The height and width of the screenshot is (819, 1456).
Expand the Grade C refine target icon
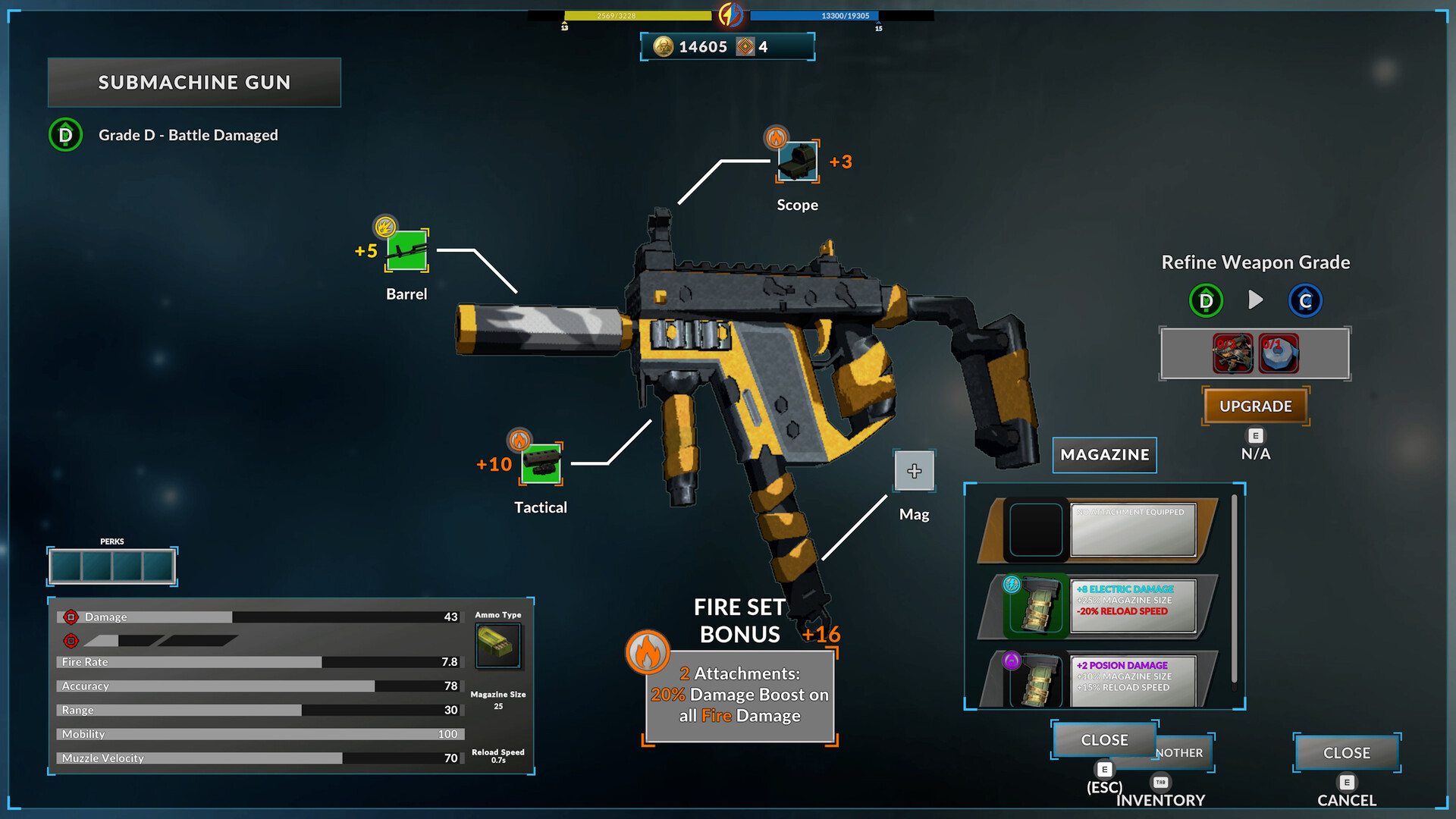1306,300
